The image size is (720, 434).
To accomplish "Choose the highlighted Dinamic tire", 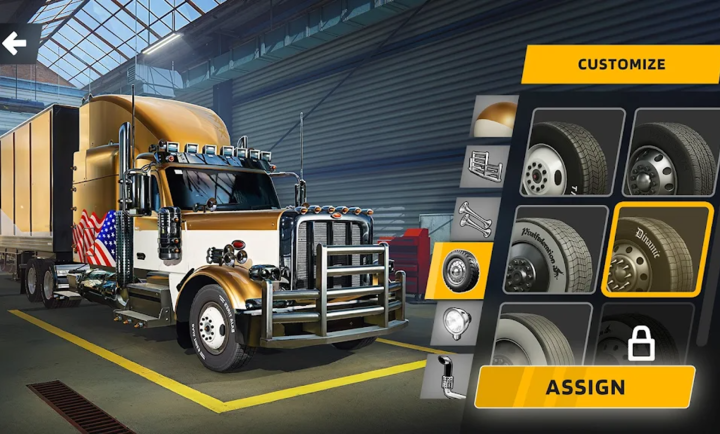I will click(658, 250).
